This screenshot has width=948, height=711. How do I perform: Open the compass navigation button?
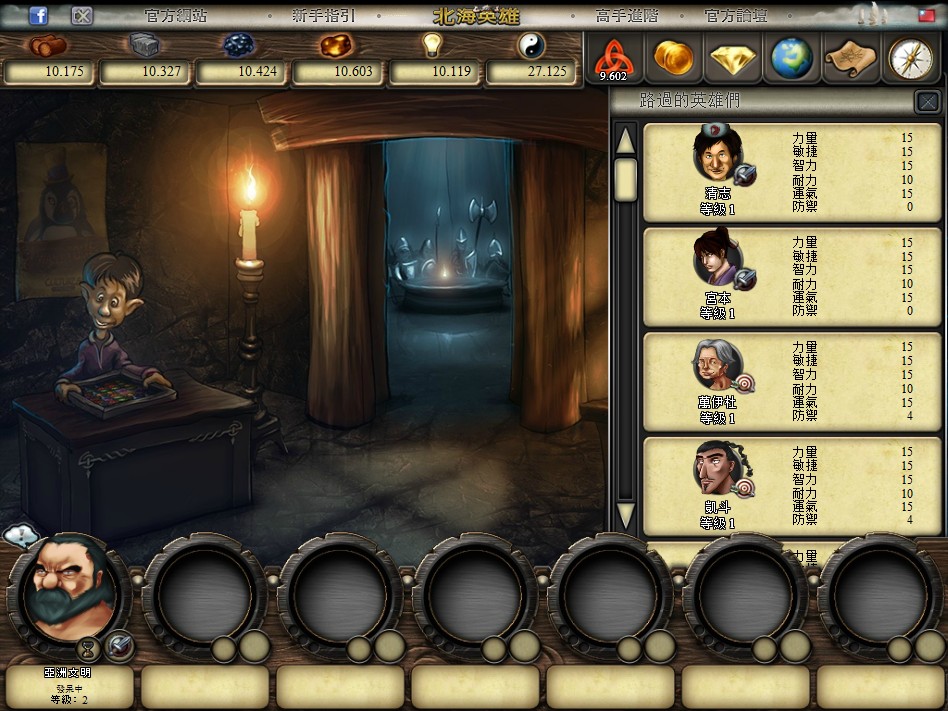910,58
